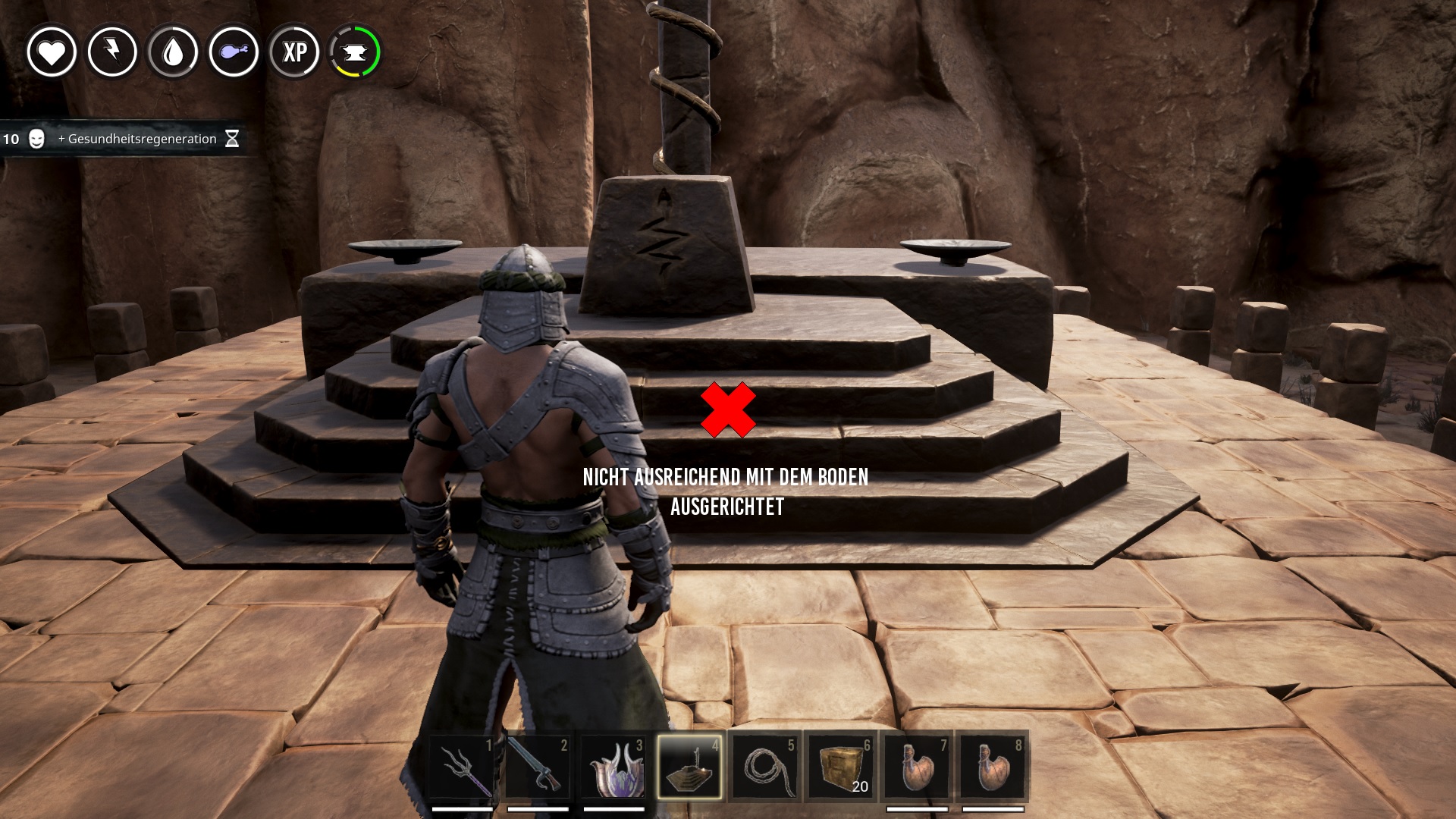Equip the sword in hotbar slot 2
The height and width of the screenshot is (819, 1456).
pyautogui.click(x=538, y=767)
